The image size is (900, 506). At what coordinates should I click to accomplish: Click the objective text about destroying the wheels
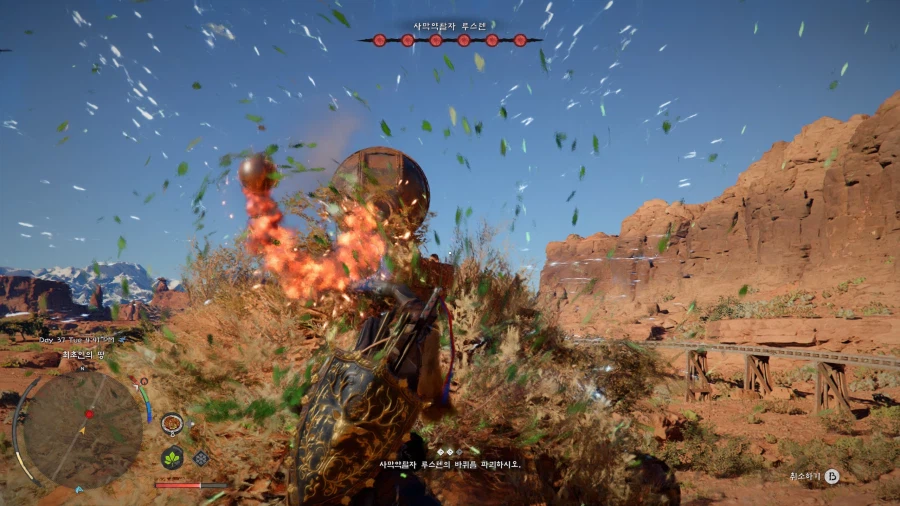[x=450, y=465]
